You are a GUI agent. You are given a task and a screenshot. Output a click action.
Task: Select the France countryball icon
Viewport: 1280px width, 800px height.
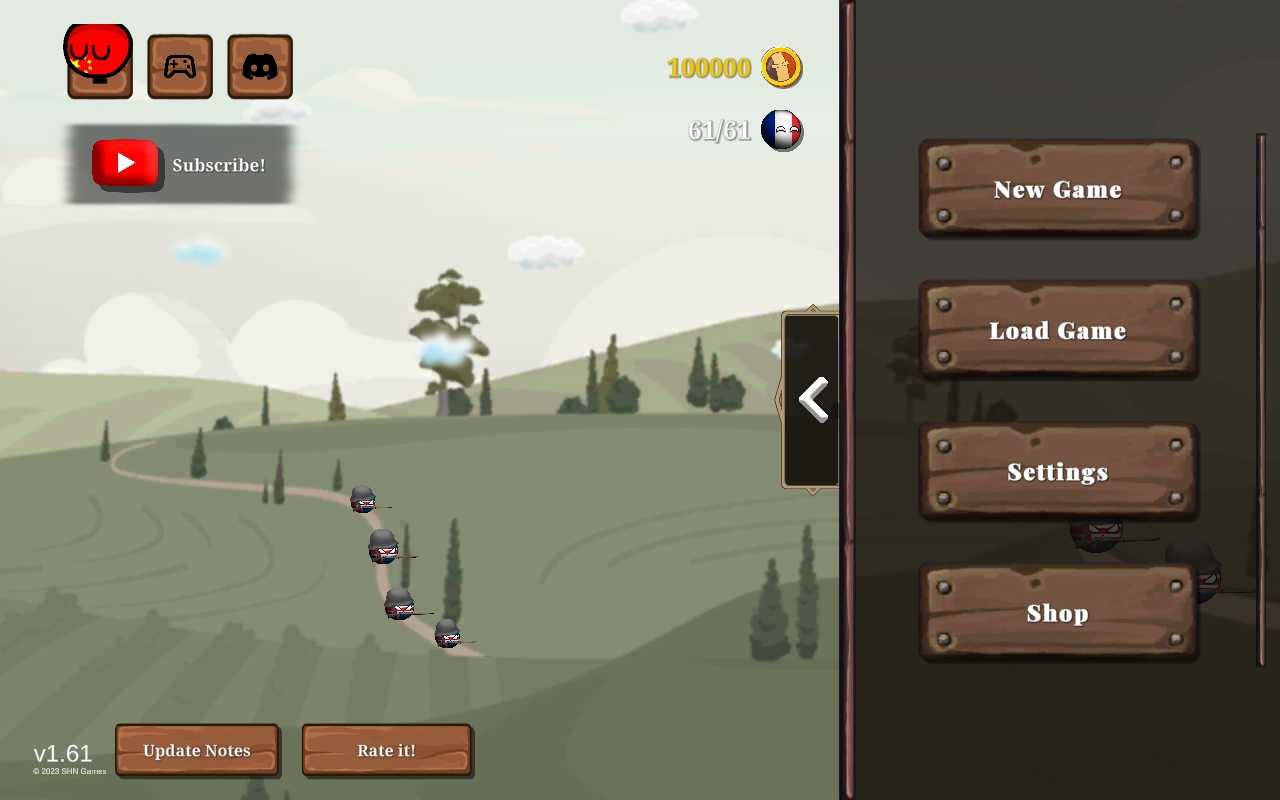(x=781, y=130)
